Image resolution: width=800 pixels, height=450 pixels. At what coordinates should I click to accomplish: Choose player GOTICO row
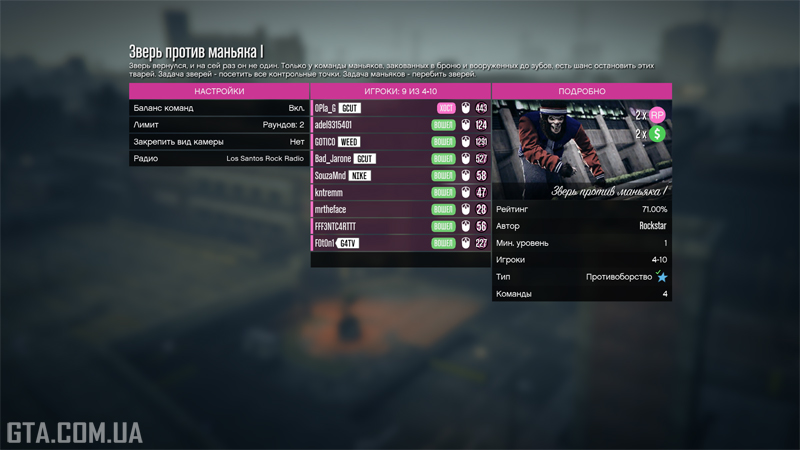tap(400, 142)
